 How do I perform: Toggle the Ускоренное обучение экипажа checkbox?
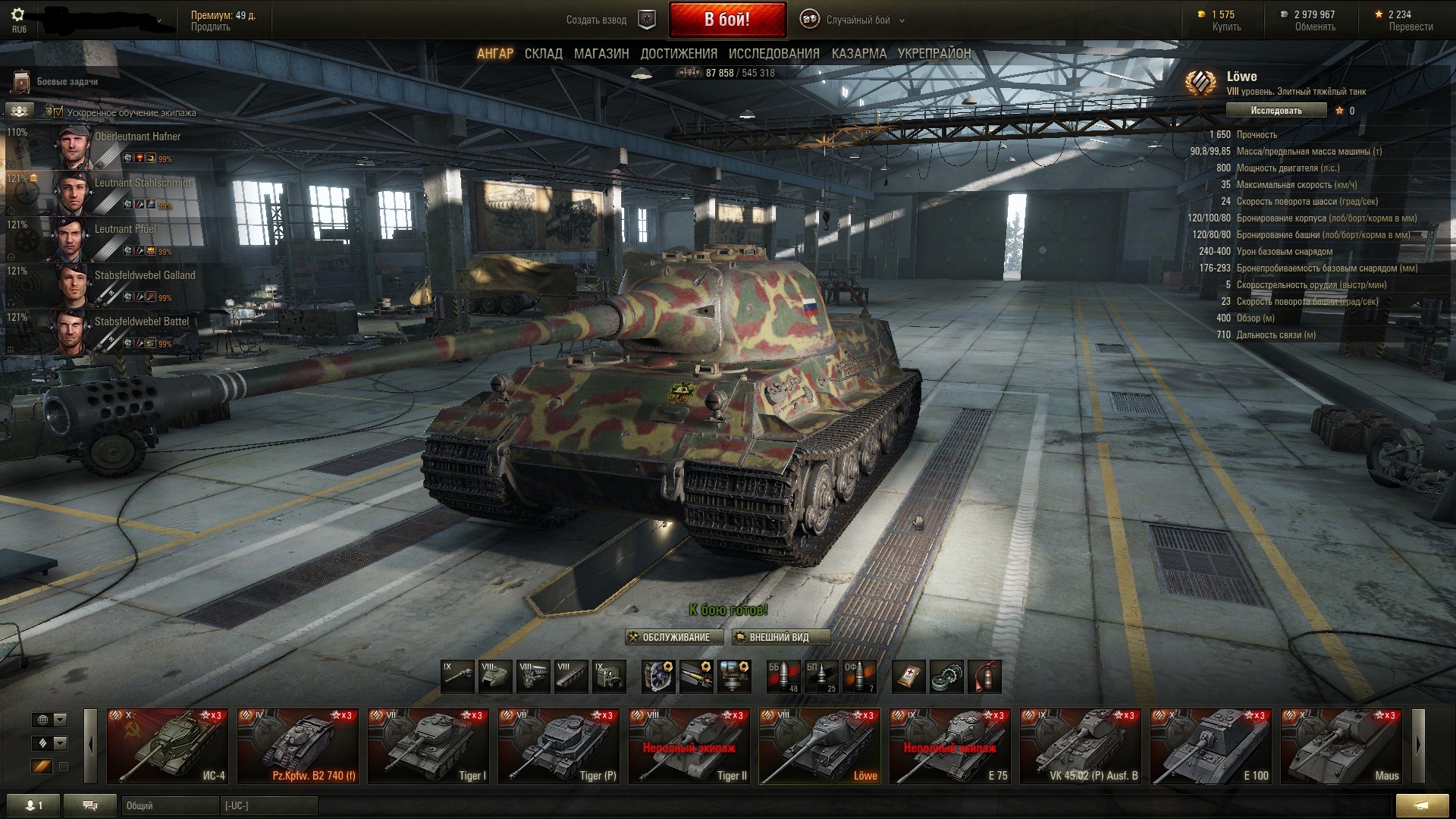click(x=58, y=112)
